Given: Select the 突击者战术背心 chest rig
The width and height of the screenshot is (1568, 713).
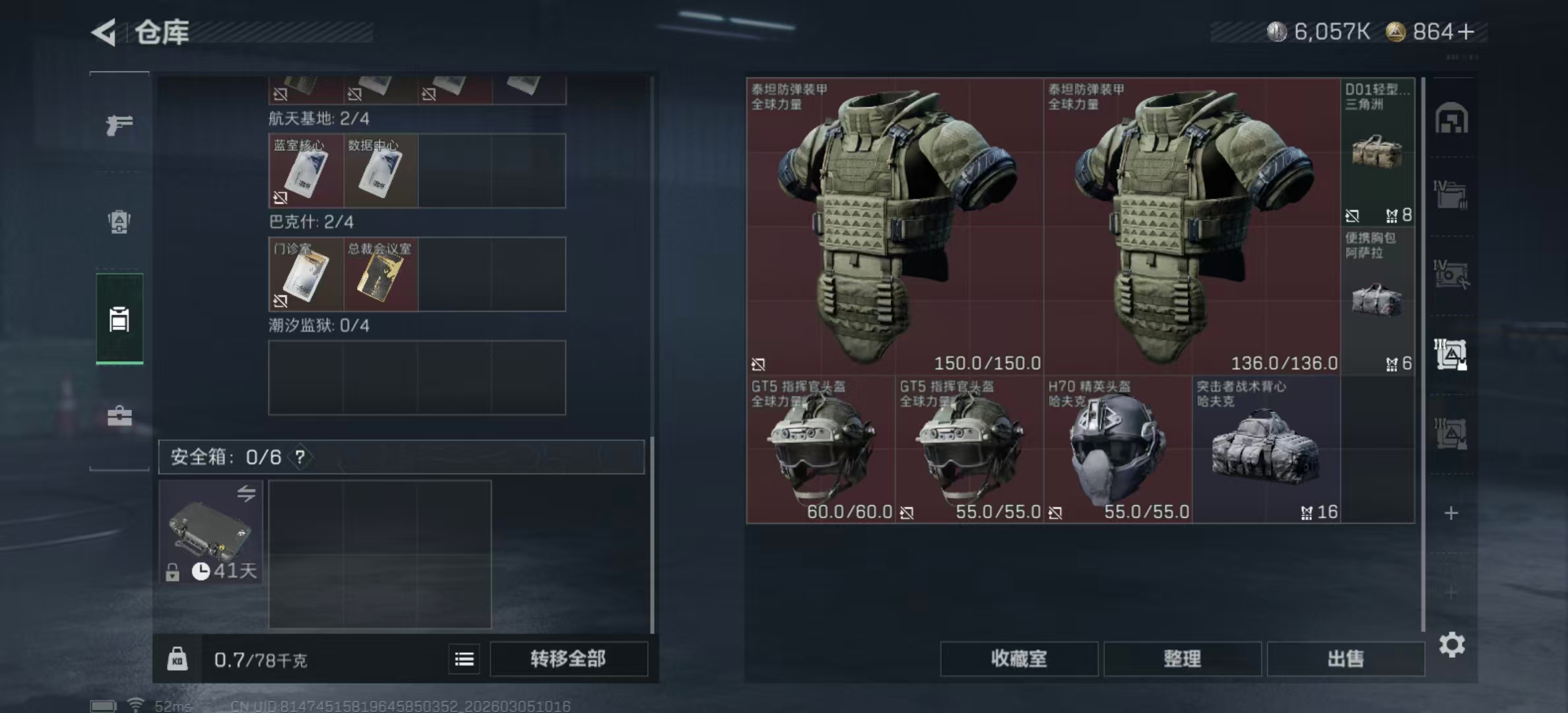Looking at the screenshot, I should pyautogui.click(x=1266, y=450).
